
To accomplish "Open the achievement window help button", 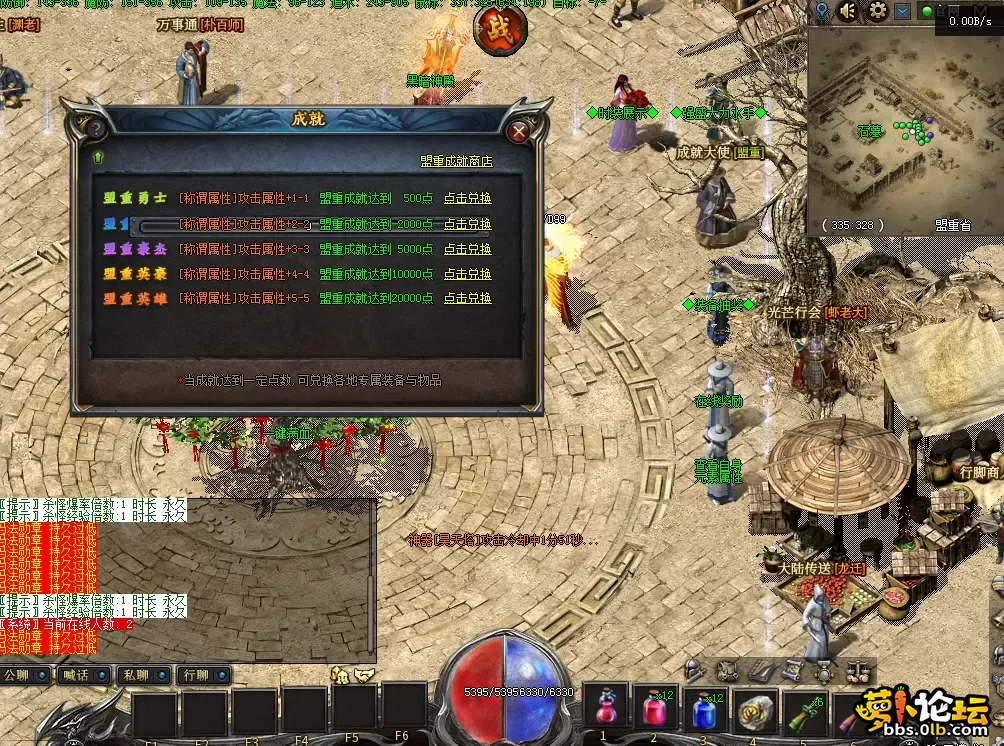I will pyautogui.click(x=96, y=130).
